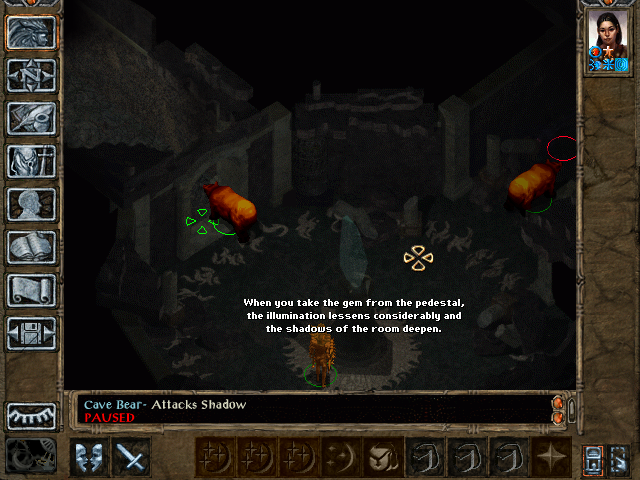Open the journal from the sidebar
The image size is (640, 480).
click(x=31, y=118)
